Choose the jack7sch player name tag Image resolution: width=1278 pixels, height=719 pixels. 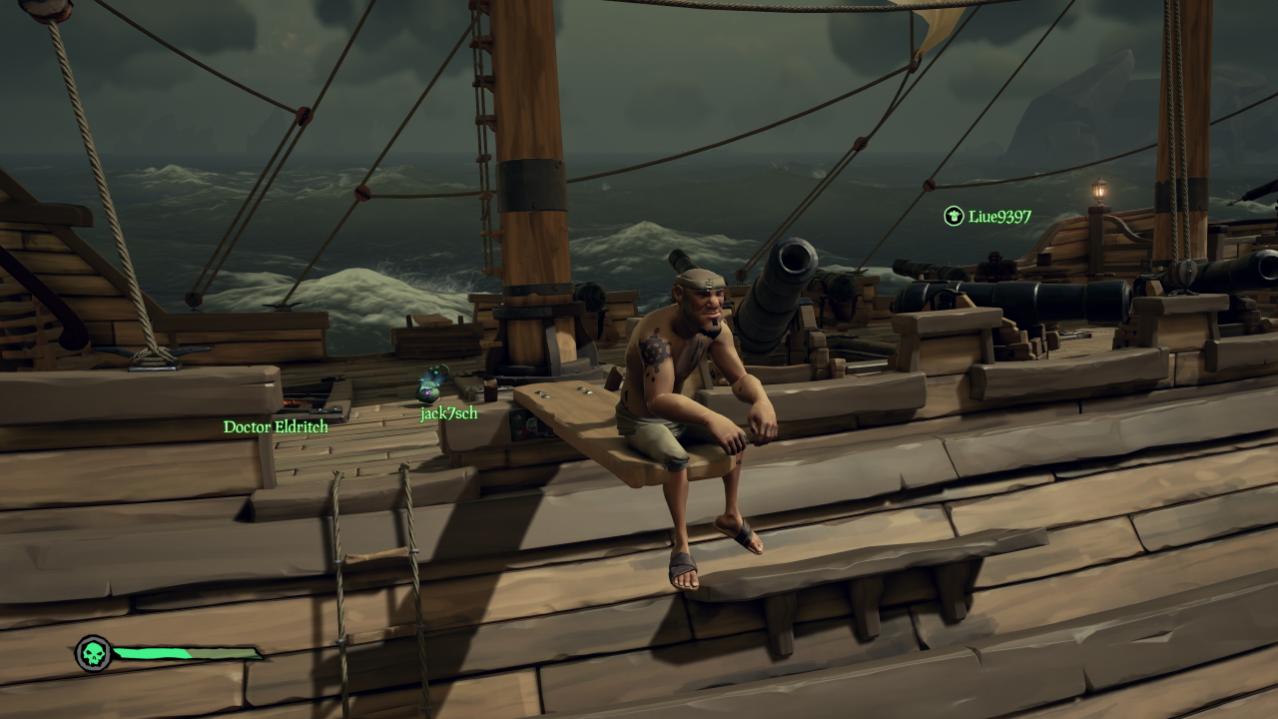point(448,413)
